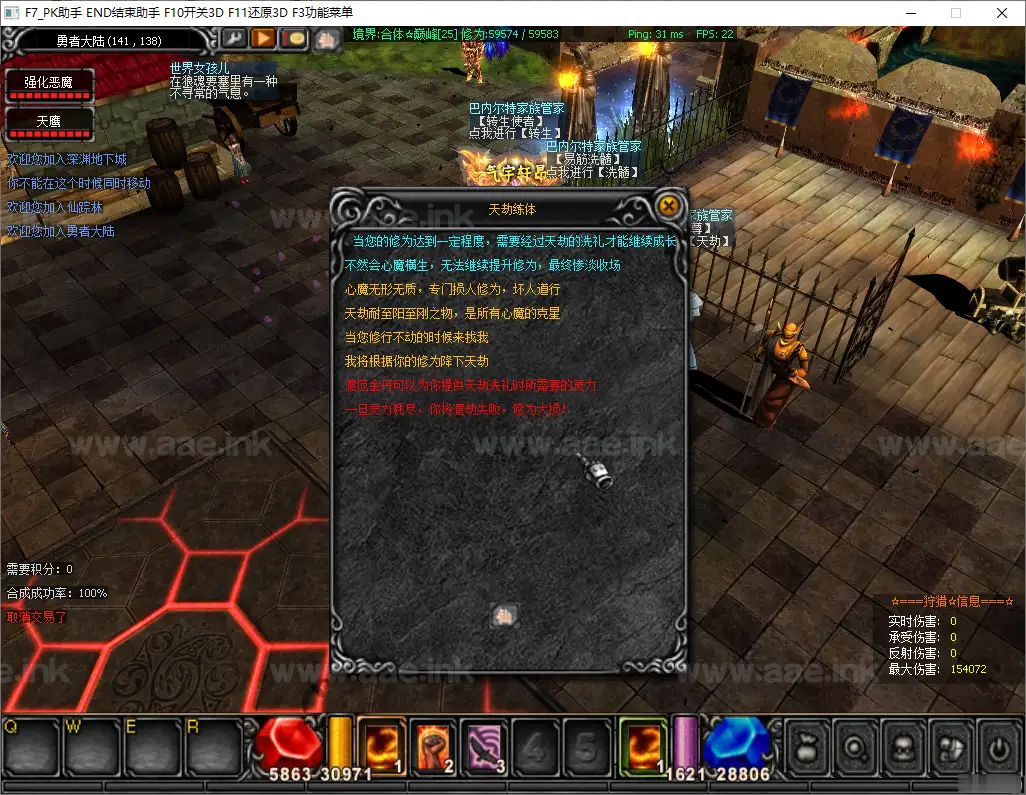
Task: Select the 天鹰 summon frame
Action: click(50, 123)
